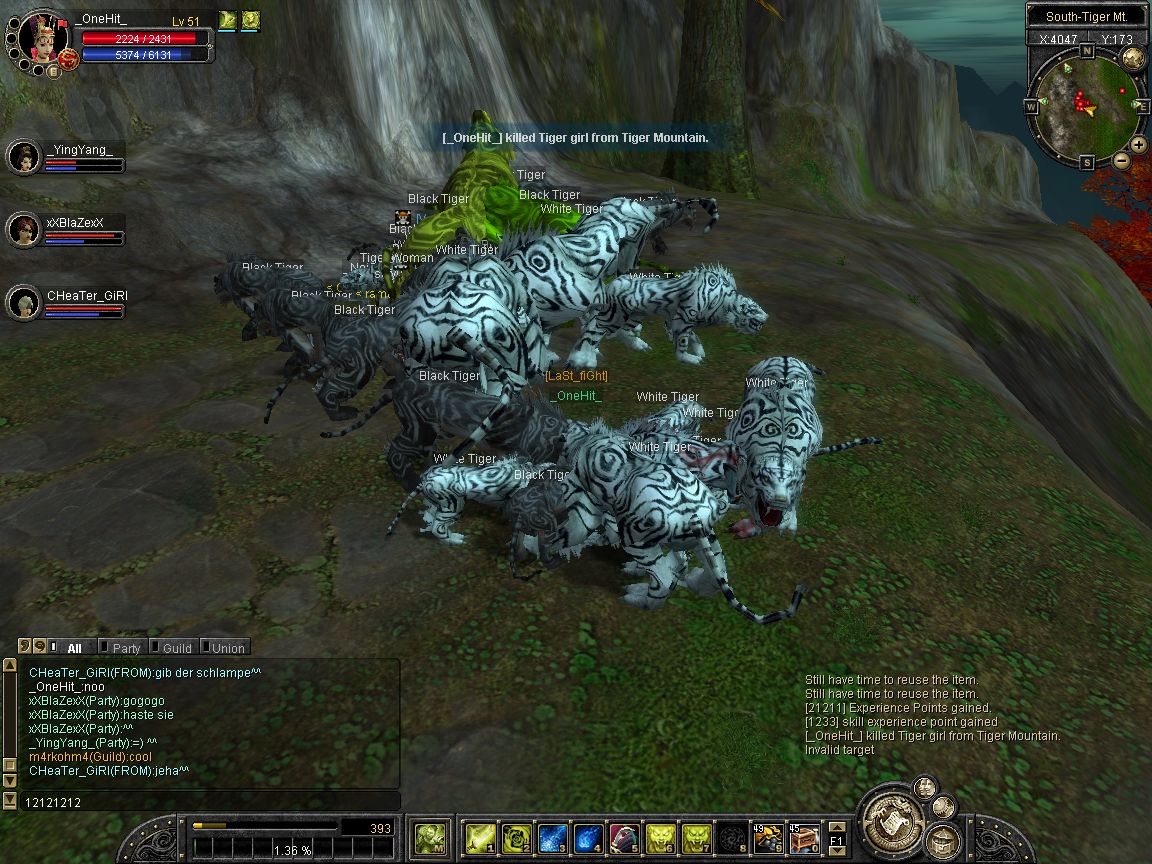1152x864 pixels.
Task: Target party member CHeaTer_GiRl portrait
Action: tap(23, 302)
